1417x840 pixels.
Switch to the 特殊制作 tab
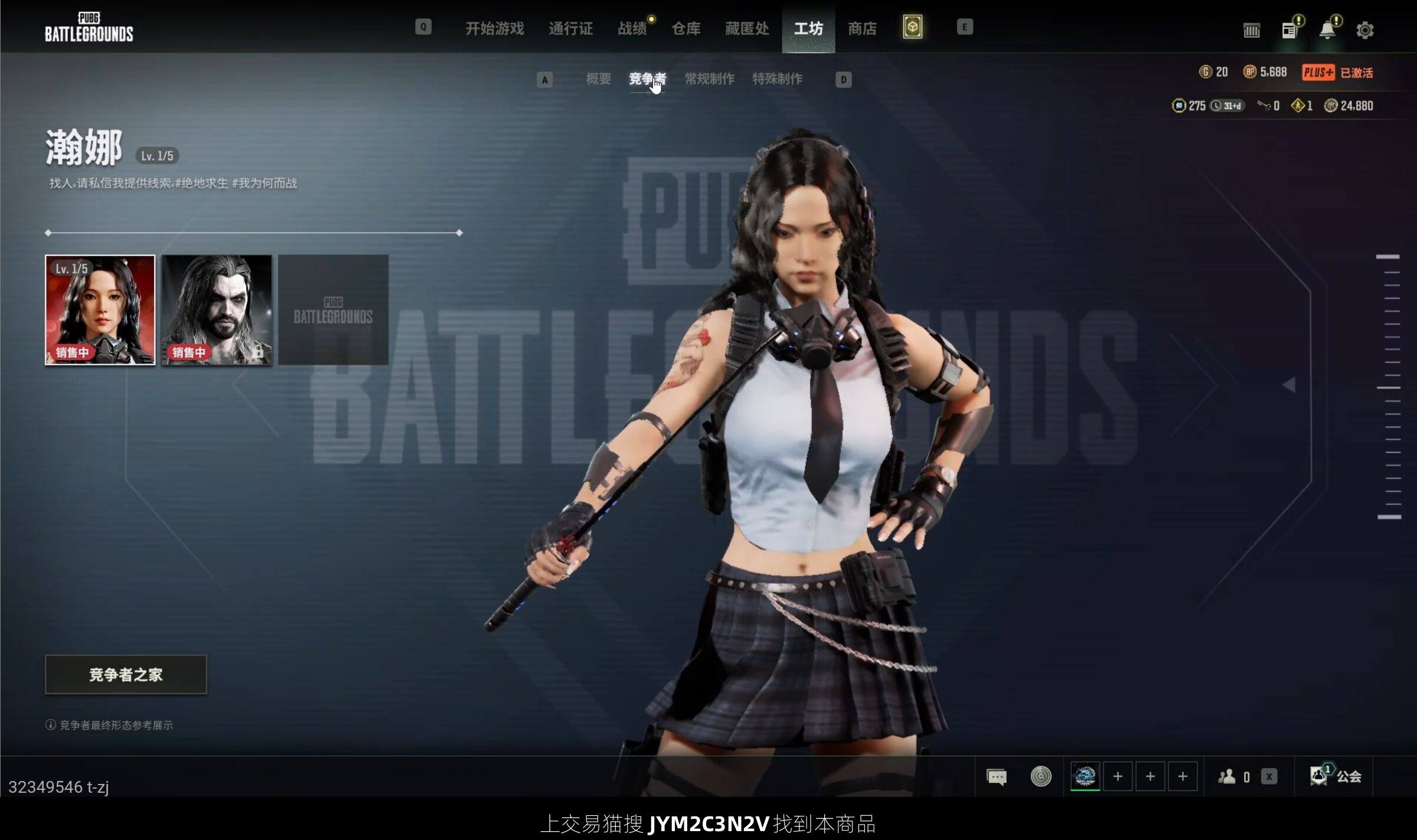777,79
